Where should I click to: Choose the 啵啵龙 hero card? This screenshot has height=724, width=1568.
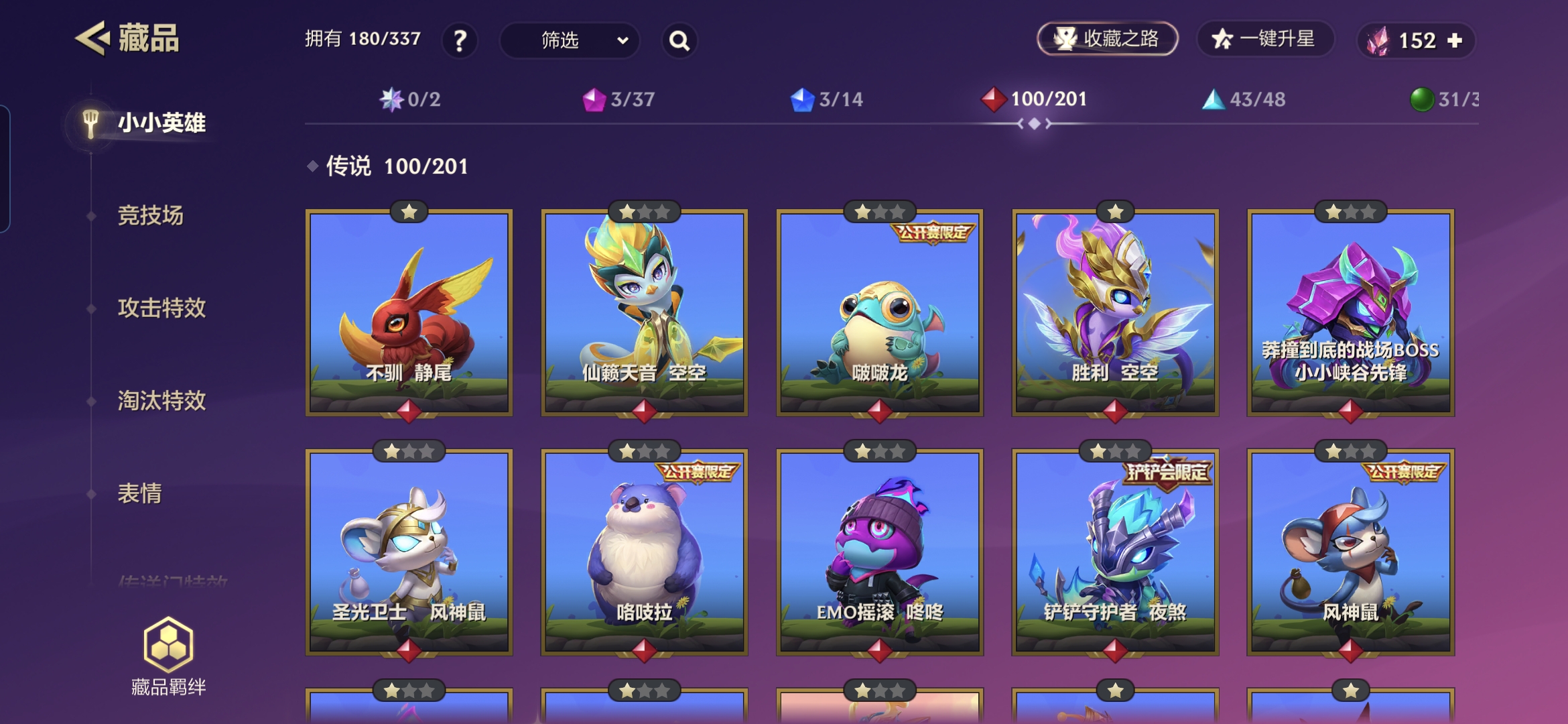[879, 312]
